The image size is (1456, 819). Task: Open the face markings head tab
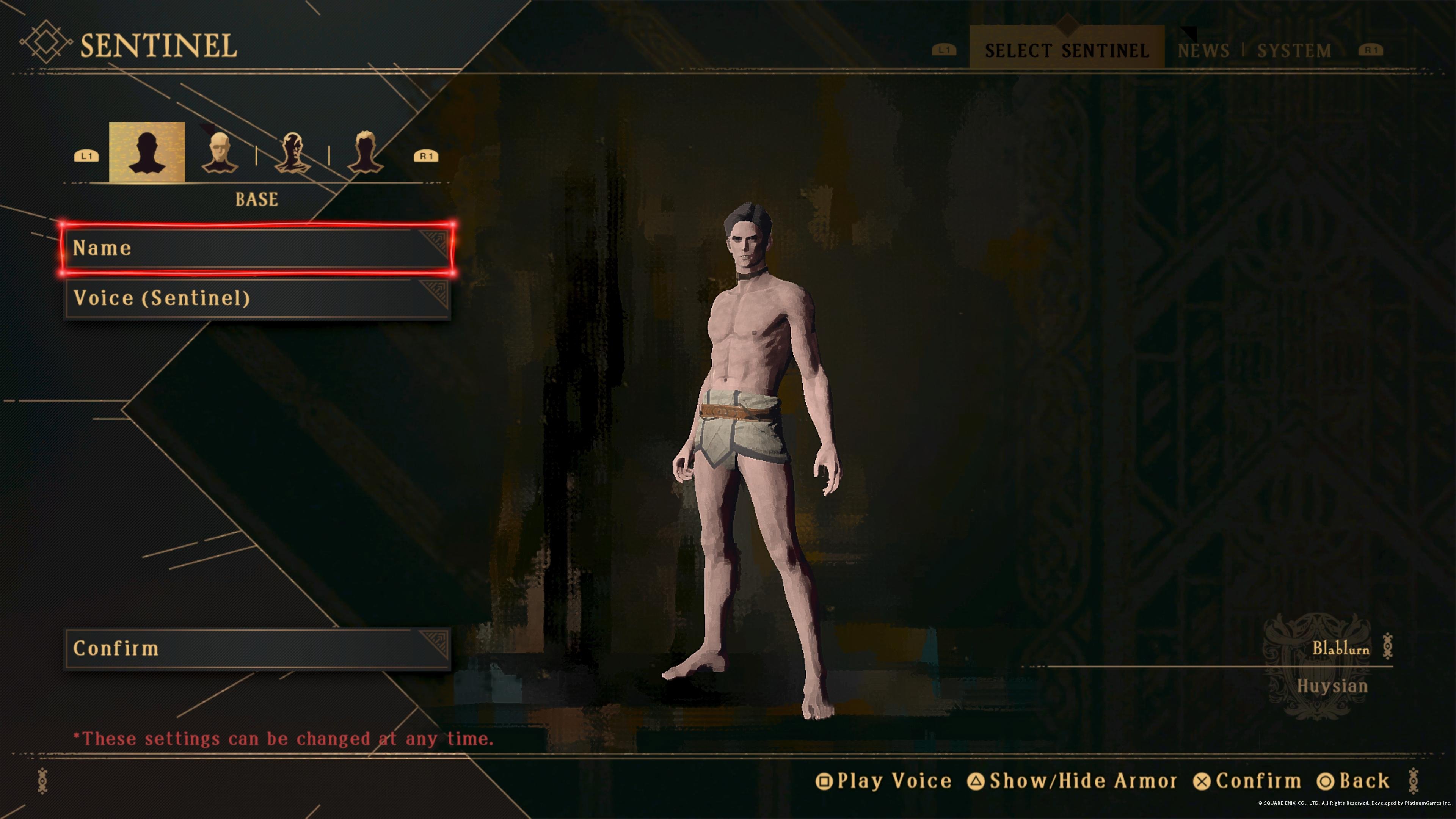coord(292,152)
